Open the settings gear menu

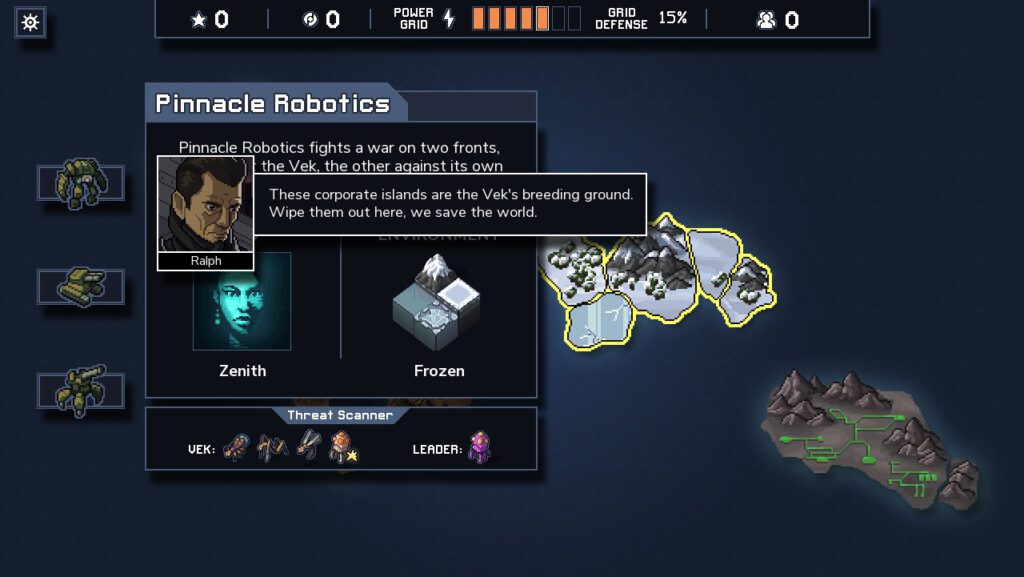(30, 22)
